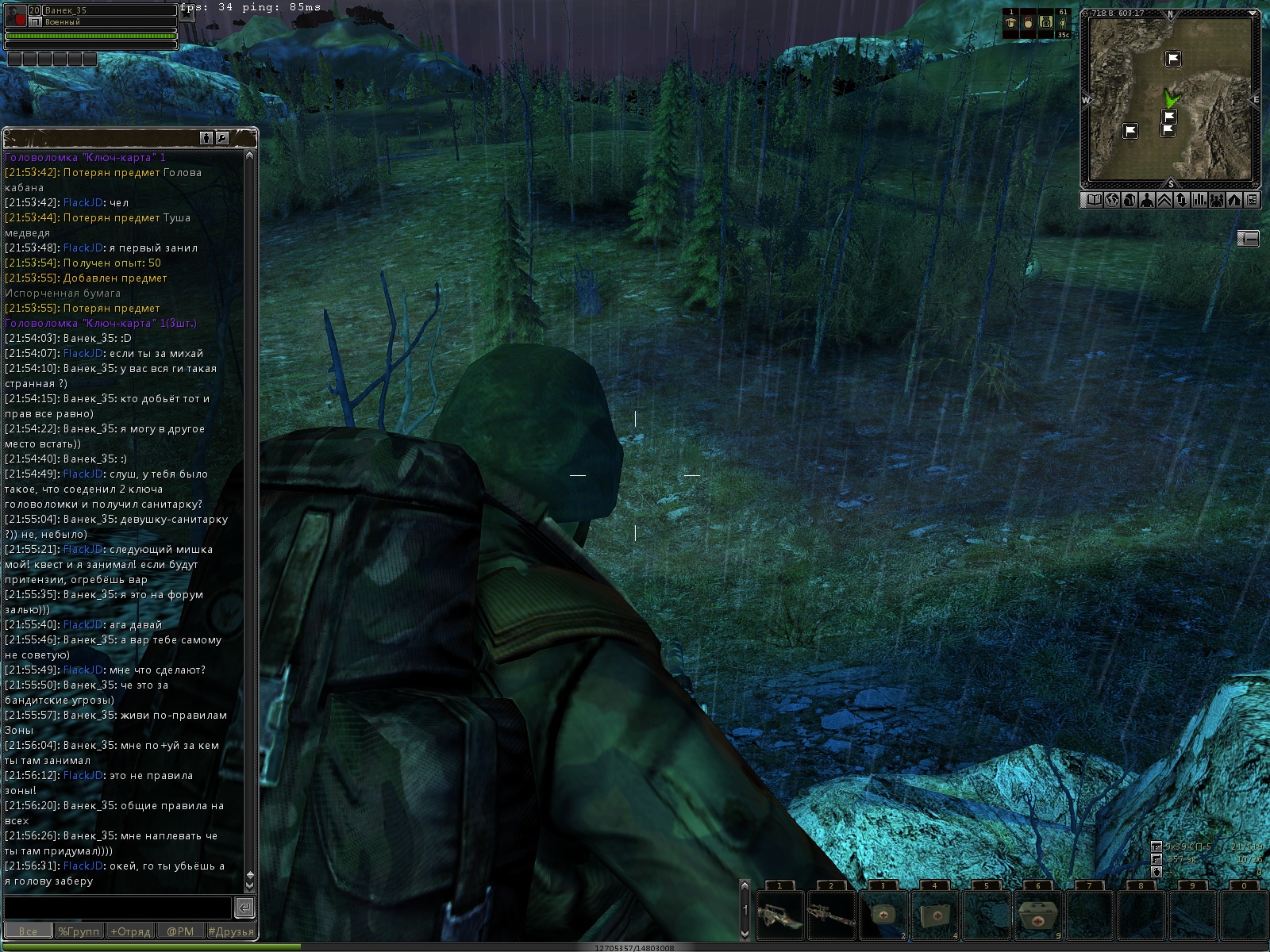The height and width of the screenshot is (952, 1270).
Task: Switch to the Все chat tab
Action: tap(28, 931)
